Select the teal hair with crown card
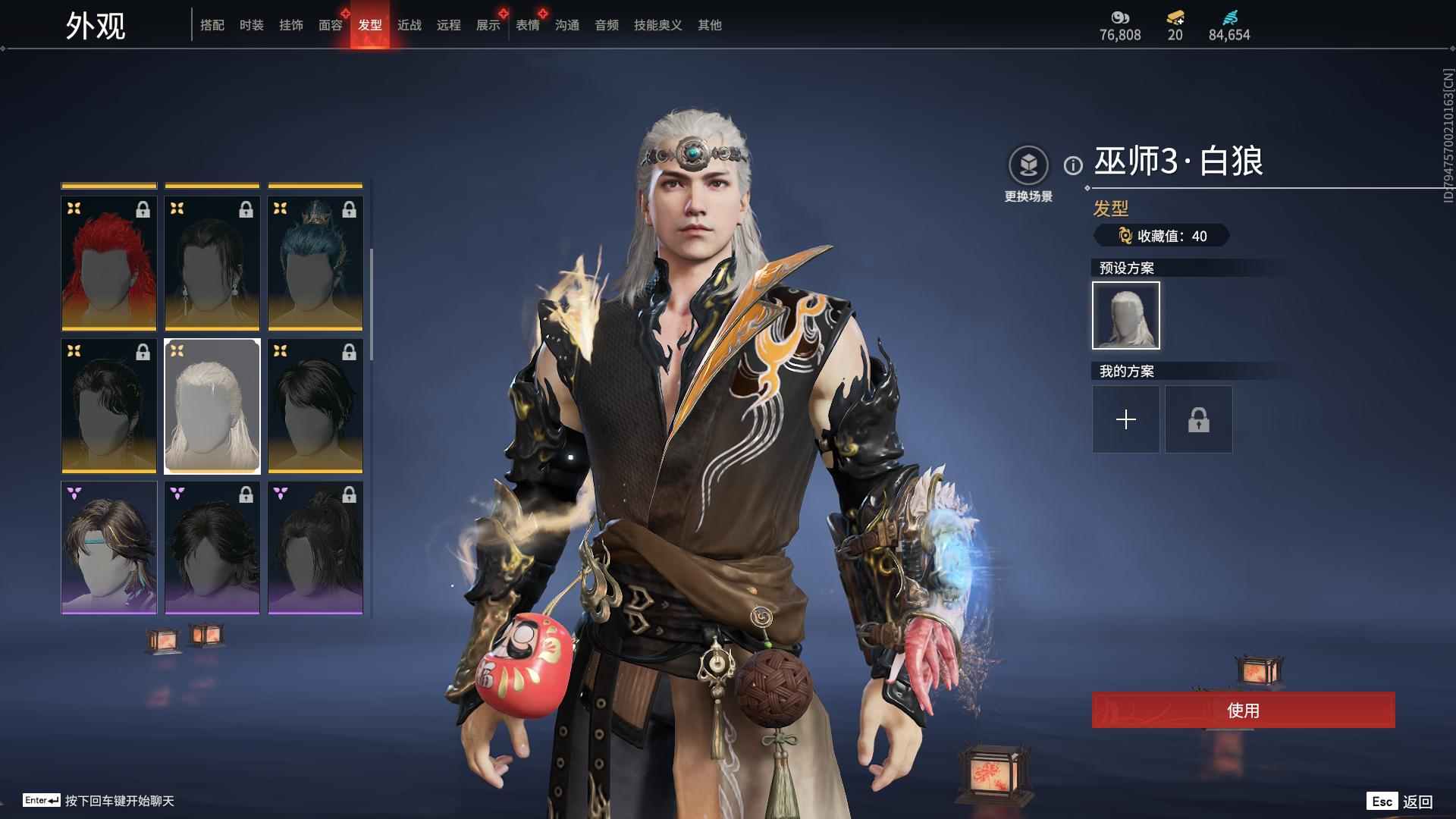The image size is (1456, 819). pyautogui.click(x=315, y=263)
